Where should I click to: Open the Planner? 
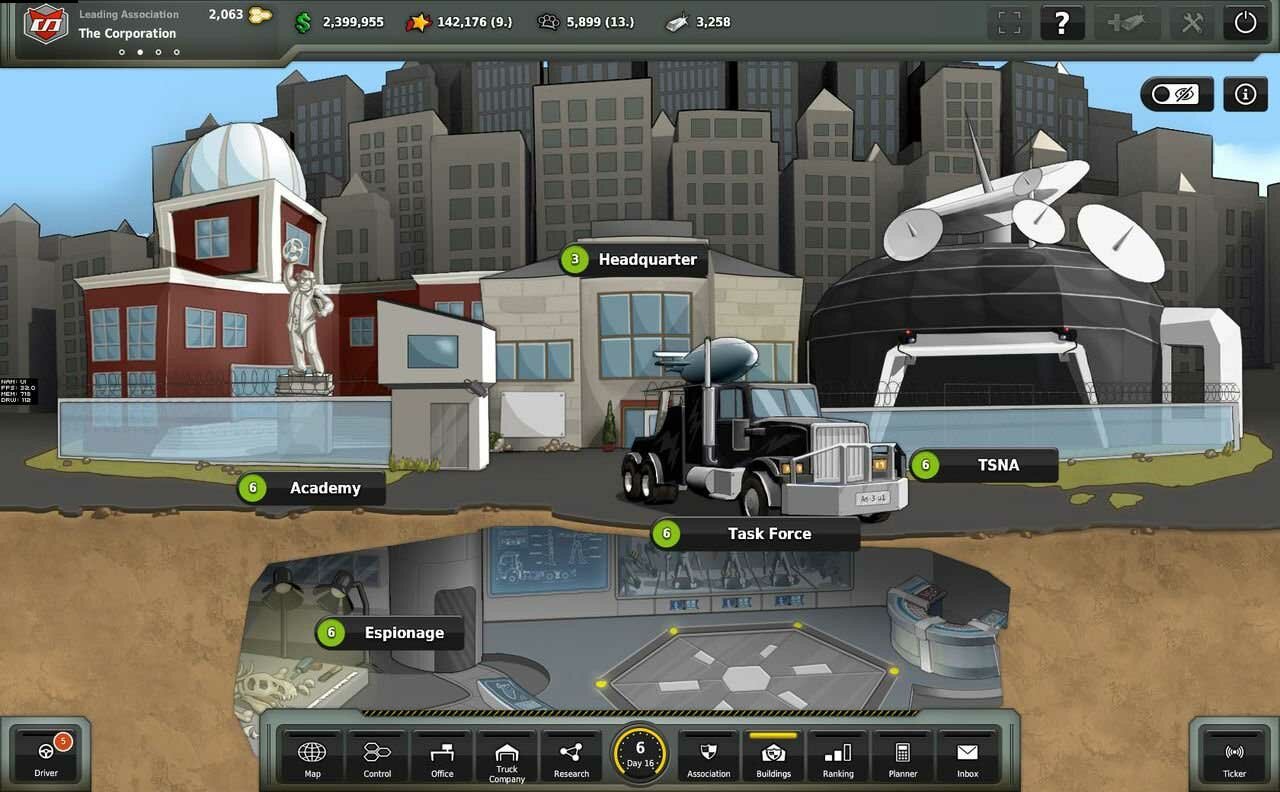903,757
